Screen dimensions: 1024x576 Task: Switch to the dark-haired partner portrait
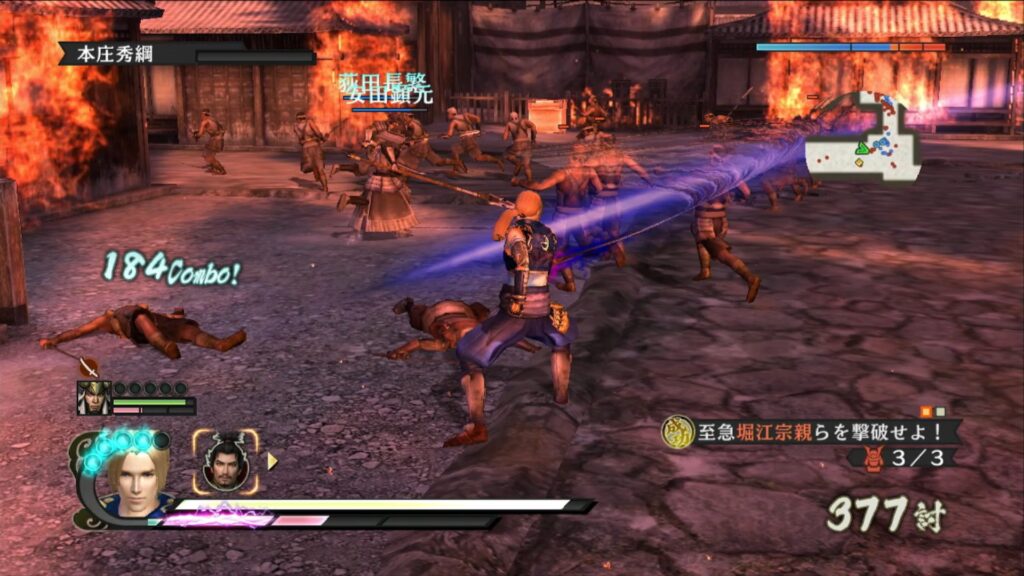(226, 462)
